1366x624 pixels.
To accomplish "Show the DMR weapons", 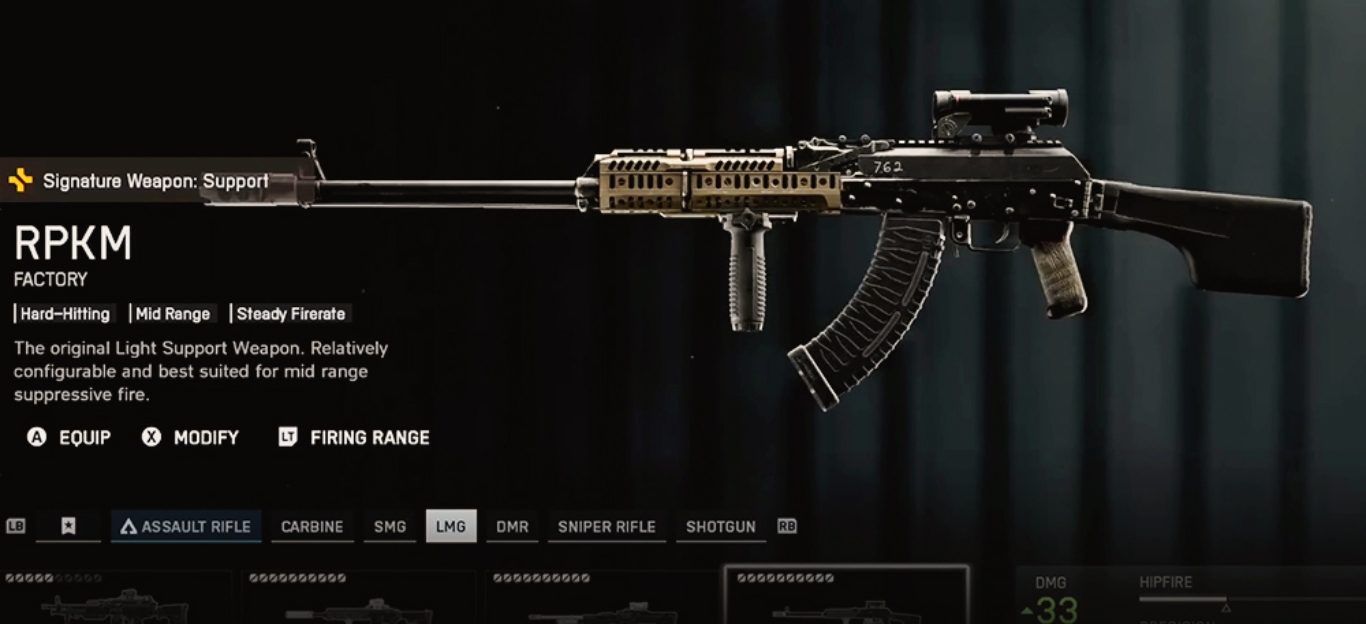I will tap(512, 526).
